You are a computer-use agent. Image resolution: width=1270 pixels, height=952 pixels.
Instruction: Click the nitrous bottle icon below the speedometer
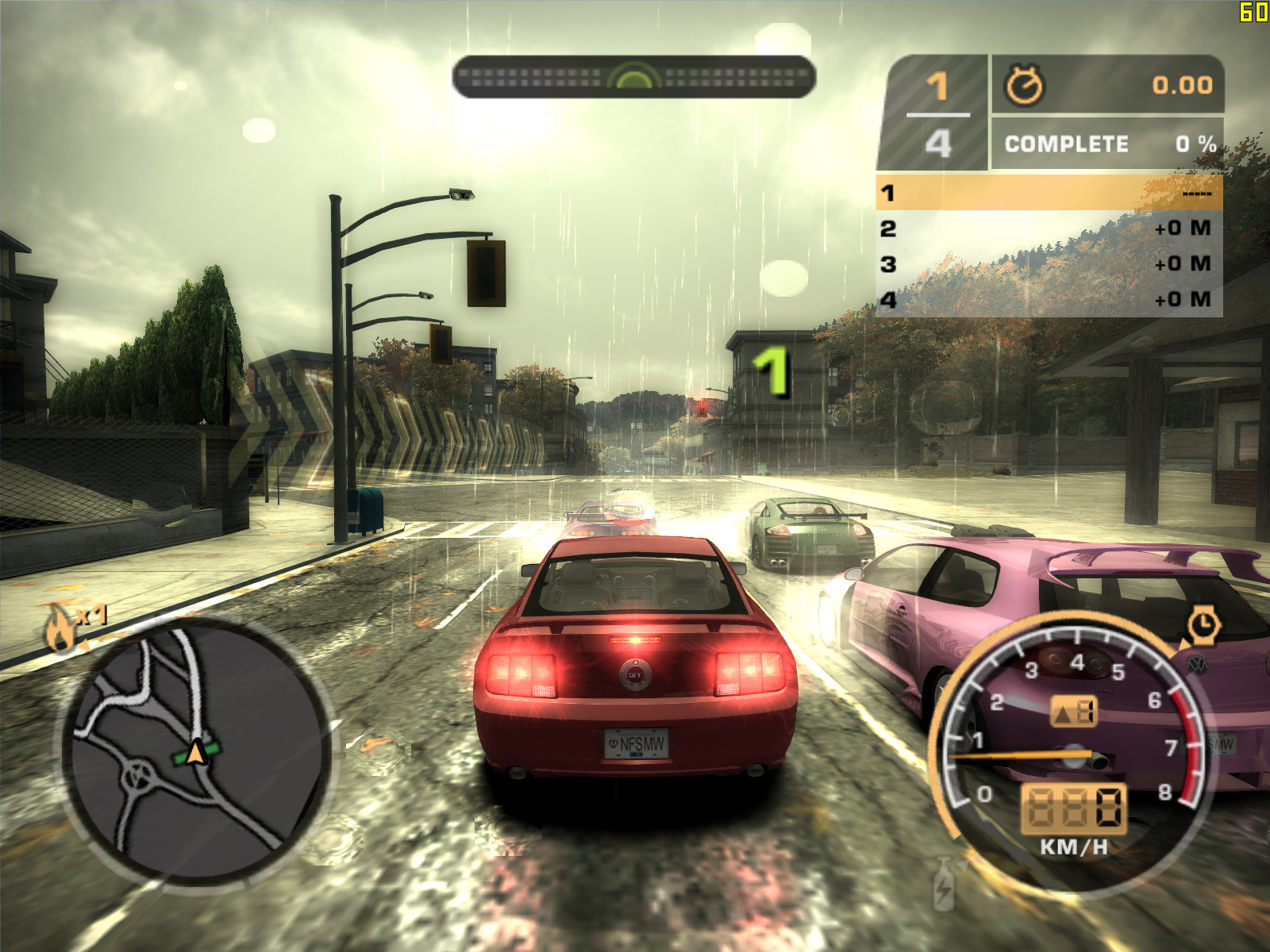(x=944, y=885)
